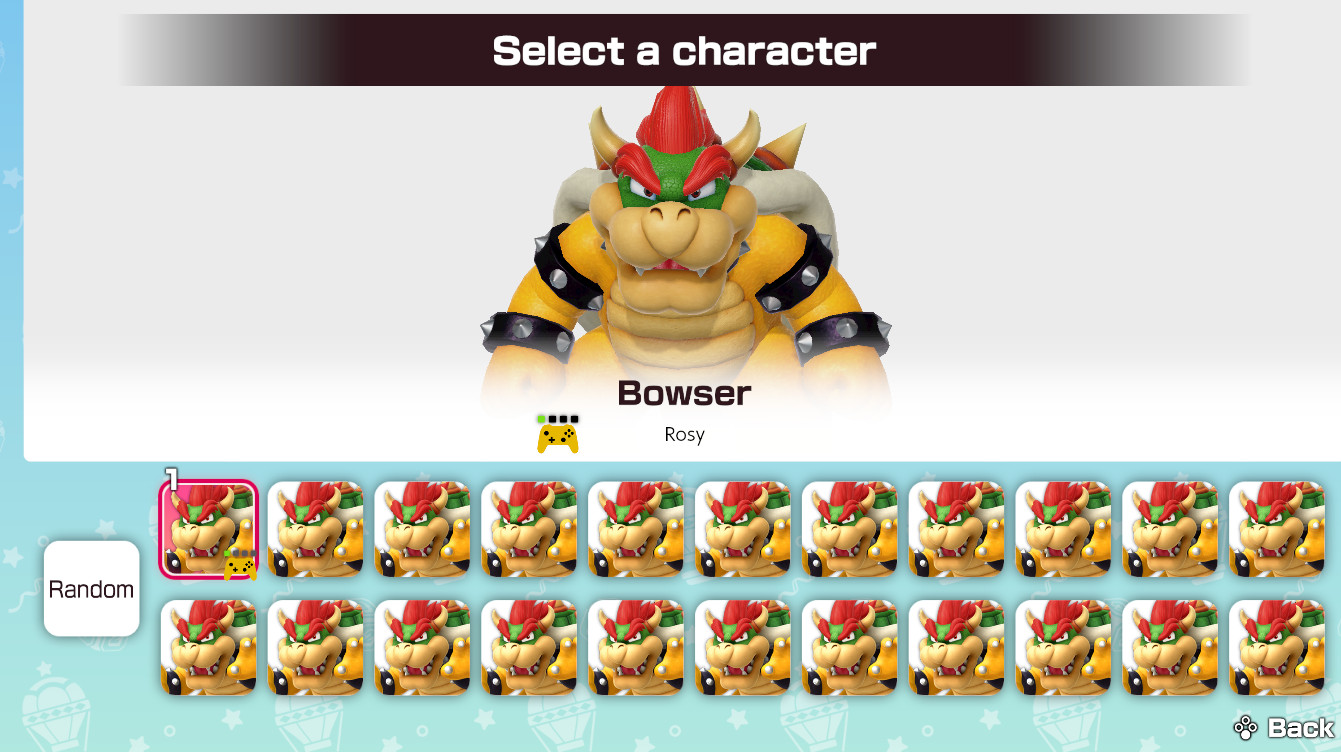Screen dimensions: 1341x752
Task: Select the Random character option
Action: [x=91, y=588]
